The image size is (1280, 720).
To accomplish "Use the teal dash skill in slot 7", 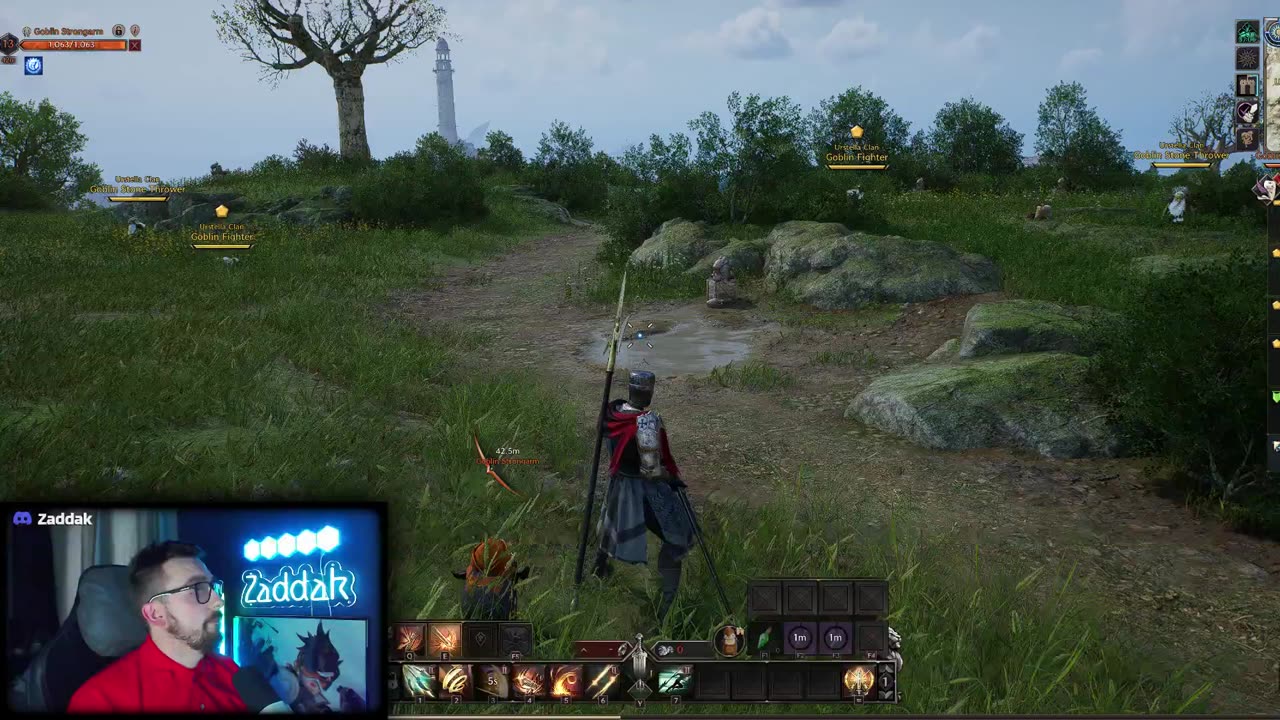I will [675, 682].
